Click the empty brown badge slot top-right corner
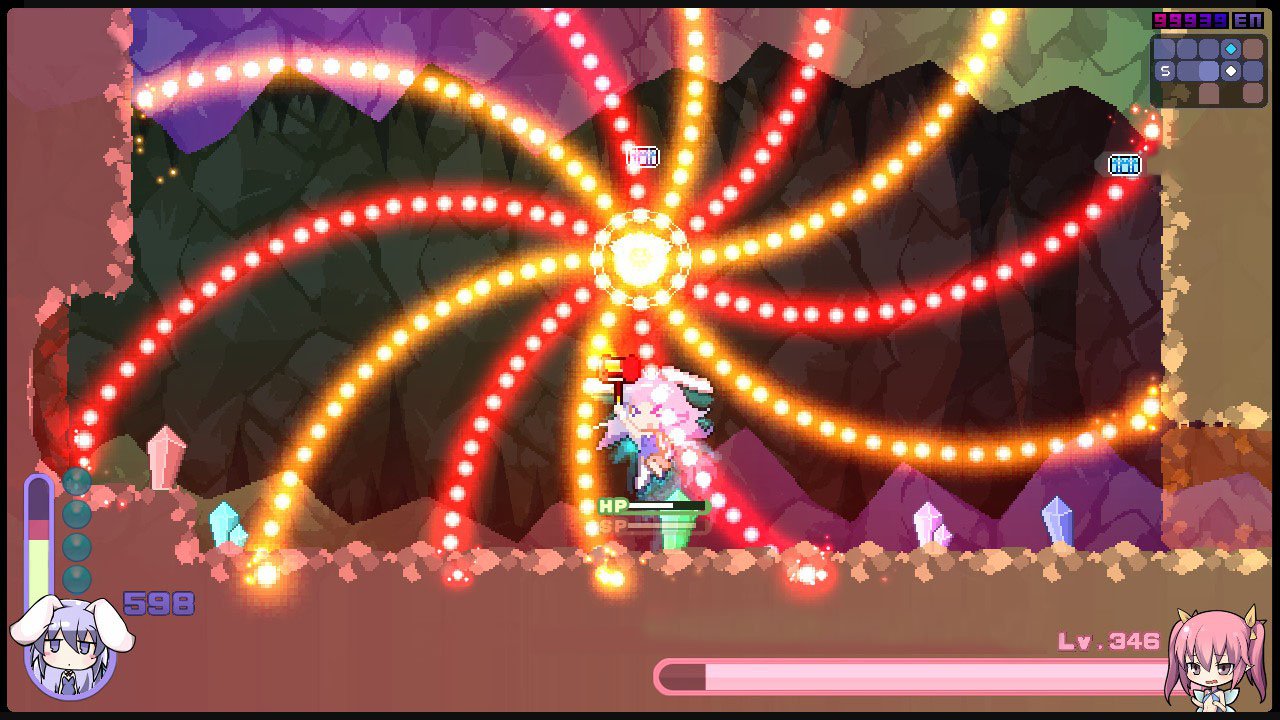The height and width of the screenshot is (720, 1280). point(1253,48)
